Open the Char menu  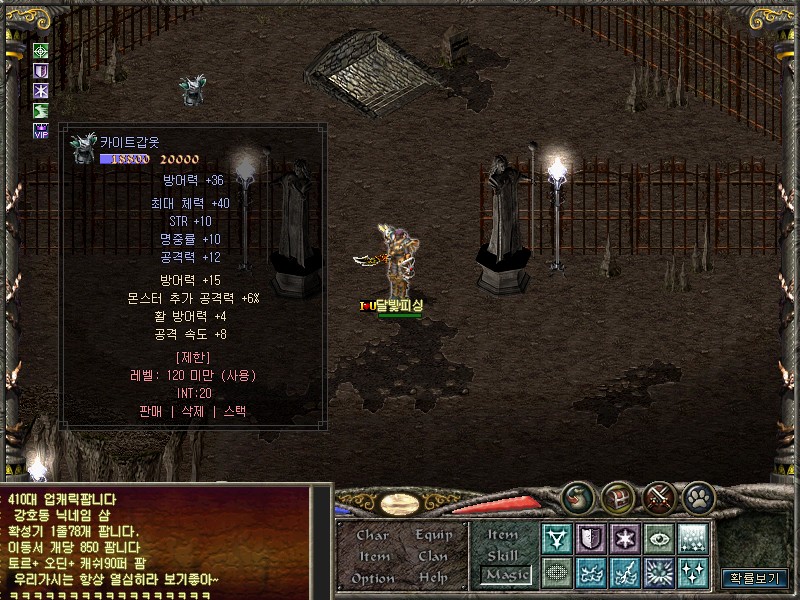tap(373, 535)
